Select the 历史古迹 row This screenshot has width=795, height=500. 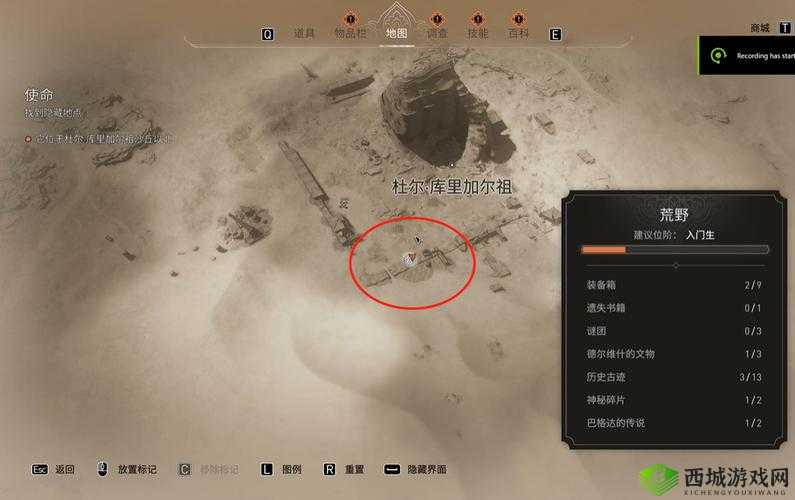676,377
